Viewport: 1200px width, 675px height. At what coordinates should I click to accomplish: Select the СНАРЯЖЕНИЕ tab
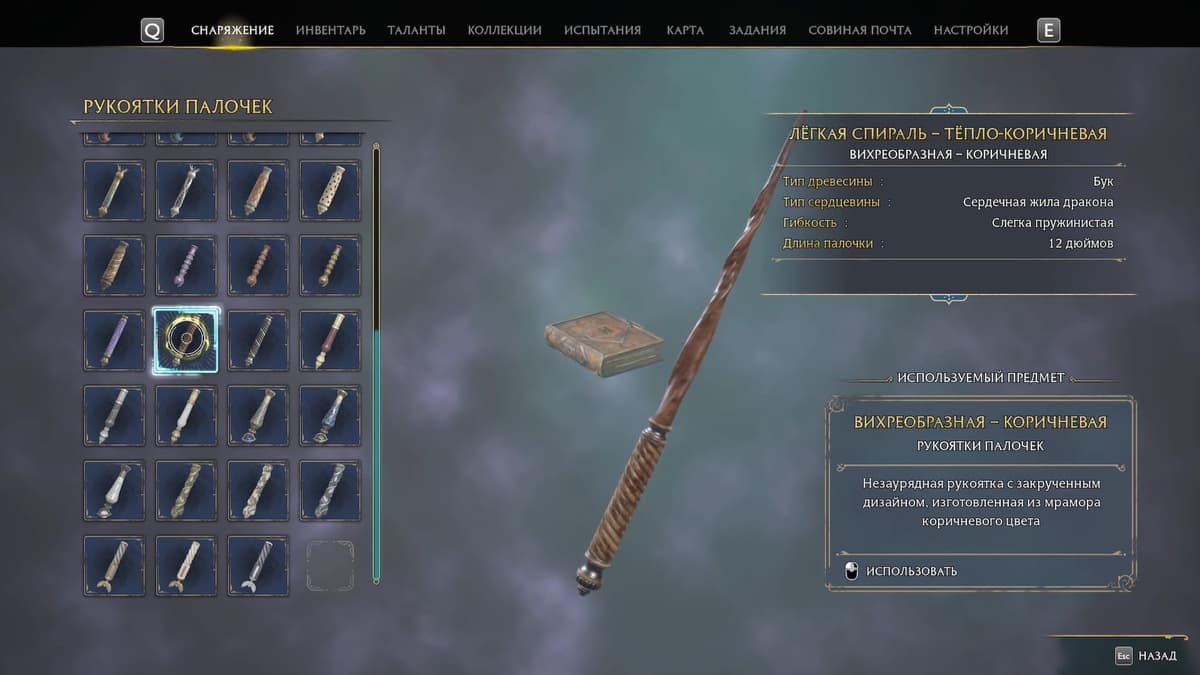232,30
